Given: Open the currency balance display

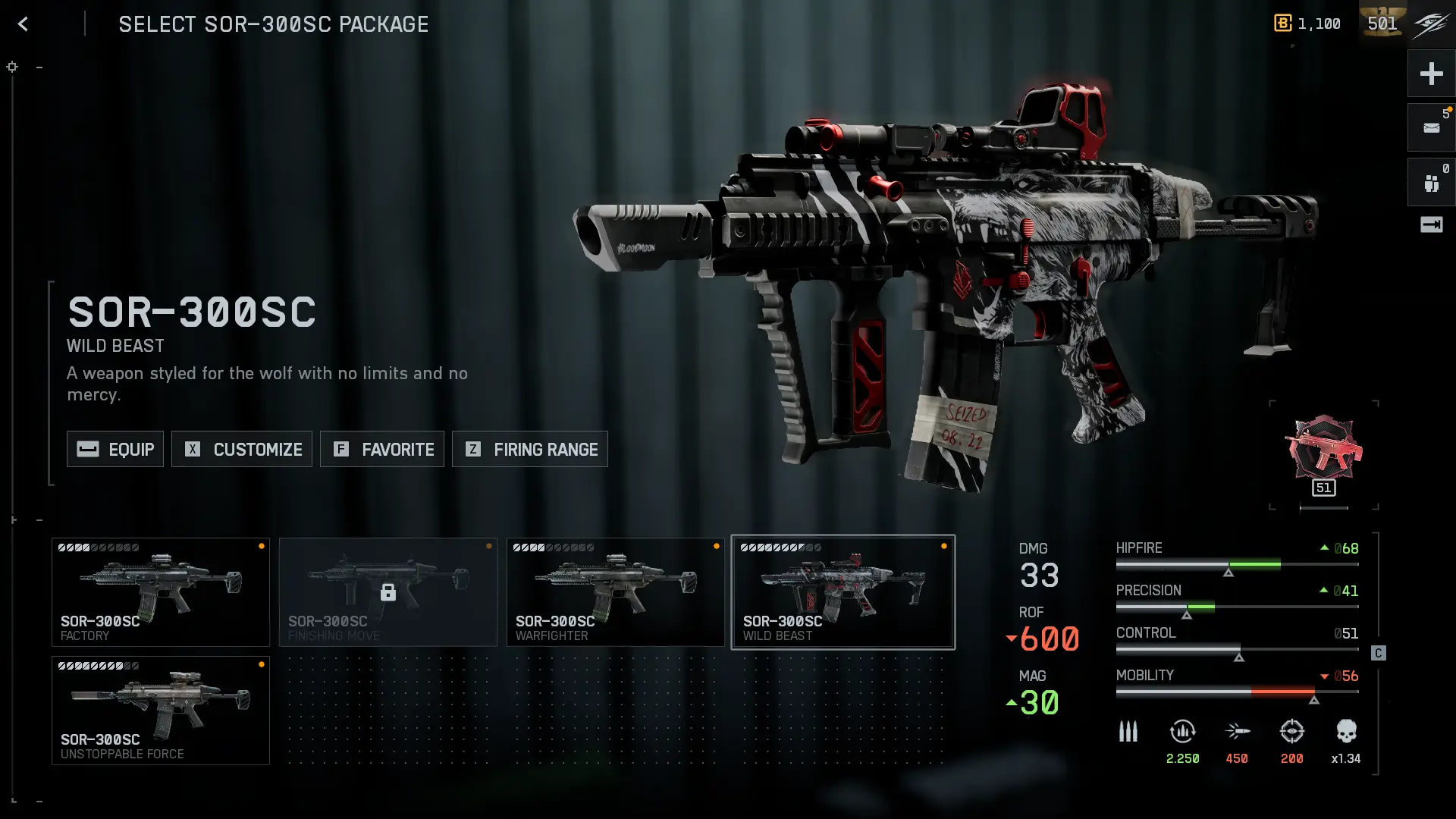Looking at the screenshot, I should coord(1307,24).
